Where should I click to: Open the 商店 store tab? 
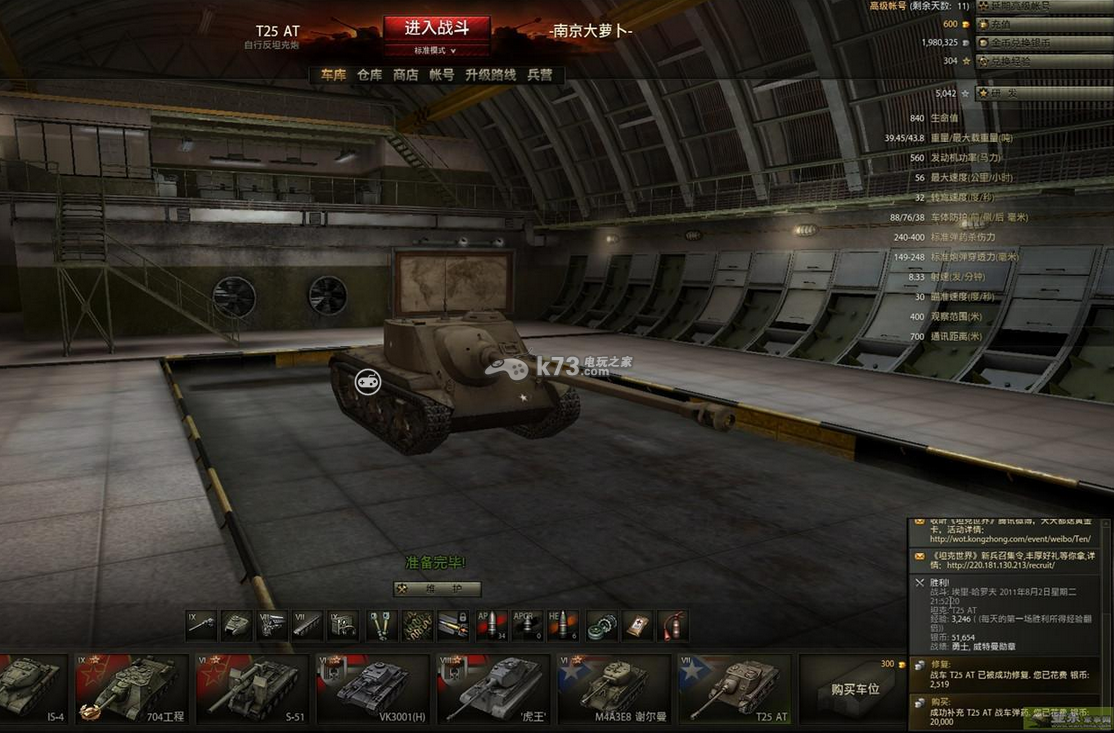coord(406,75)
